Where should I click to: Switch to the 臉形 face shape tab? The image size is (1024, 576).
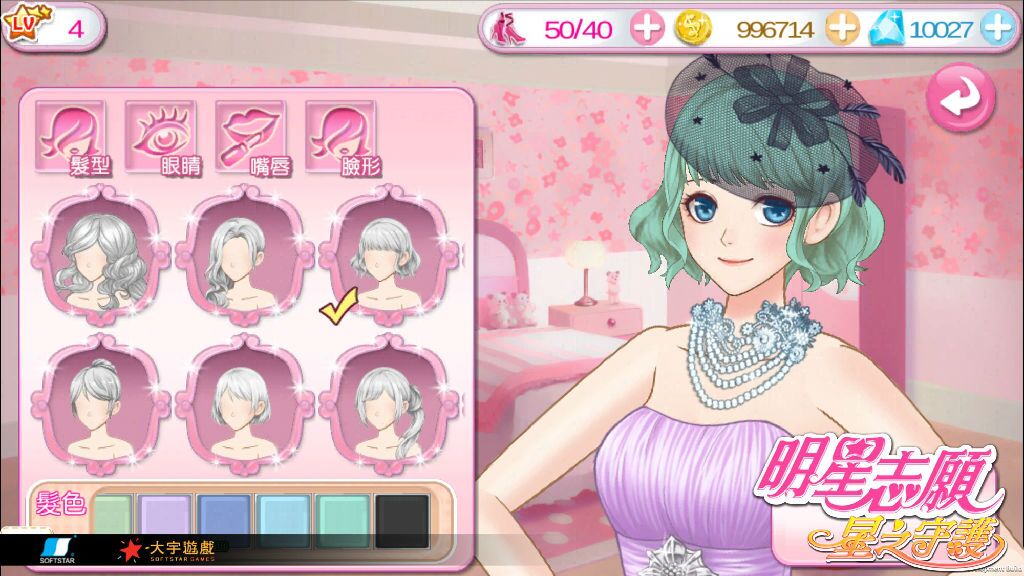(341, 135)
